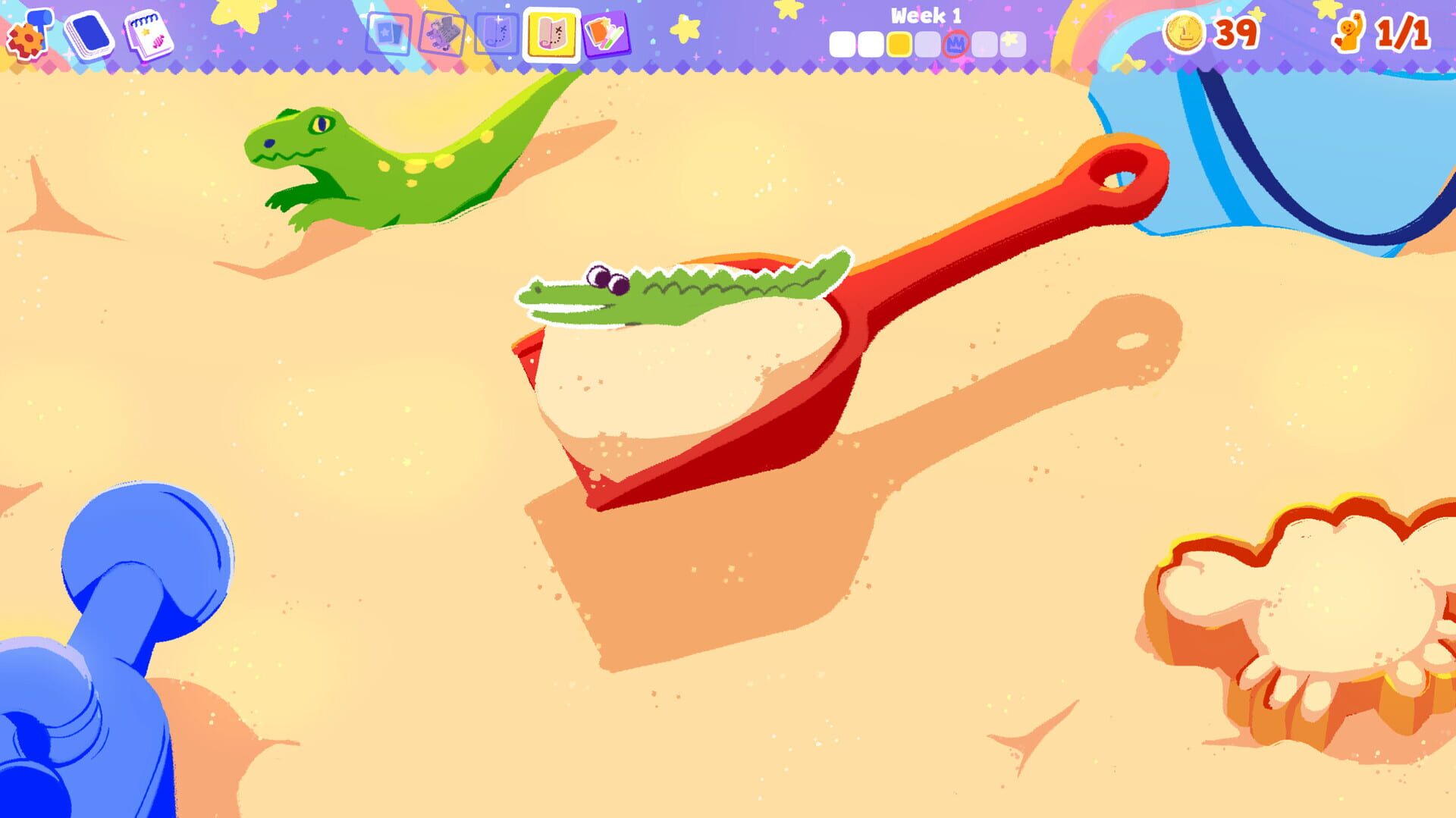Image resolution: width=1456 pixels, height=818 pixels.
Task: Click the green crocodile toy in the sand
Action: click(356, 159)
